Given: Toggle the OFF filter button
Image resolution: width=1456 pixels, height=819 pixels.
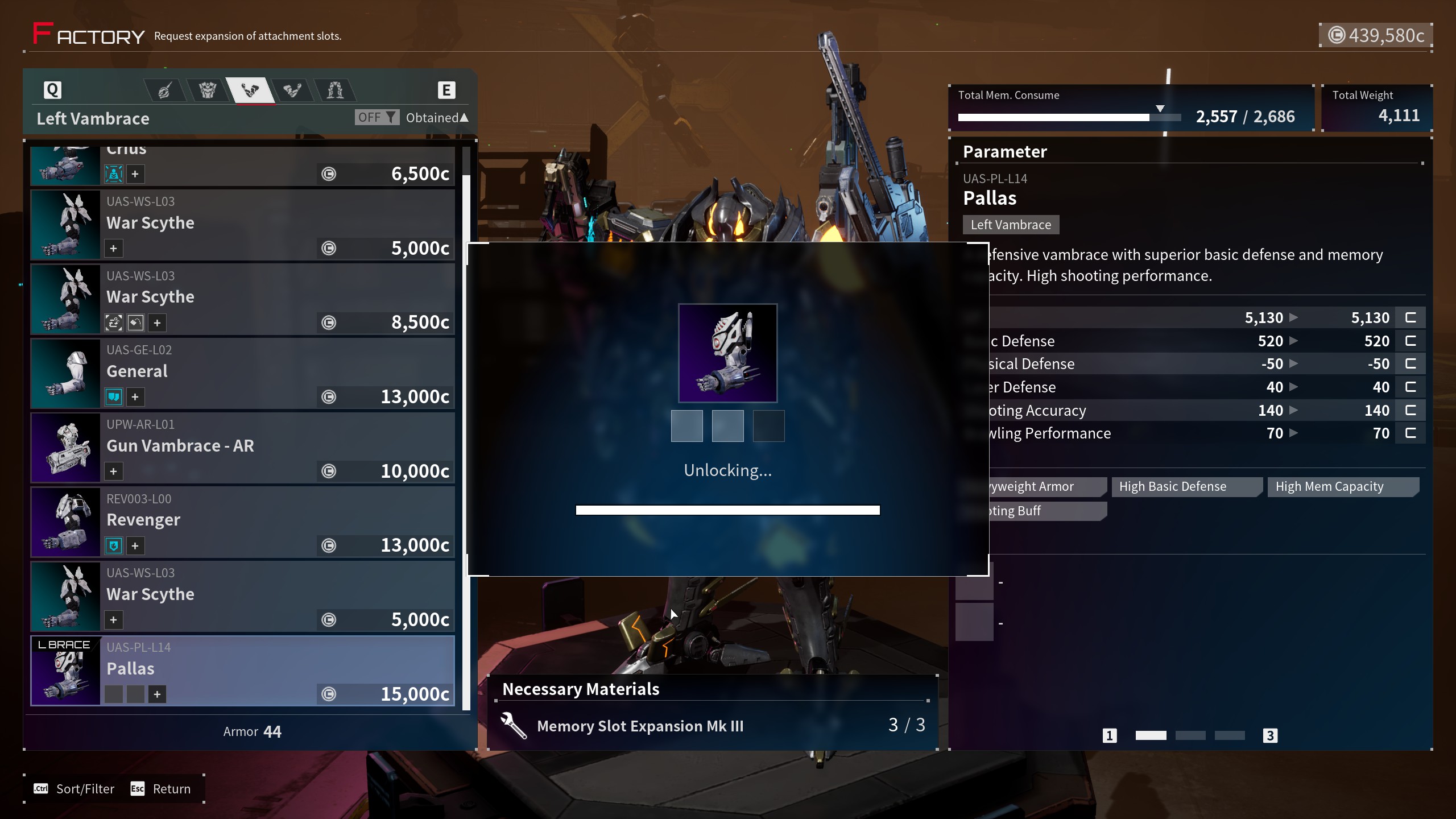Looking at the screenshot, I should point(377,117).
